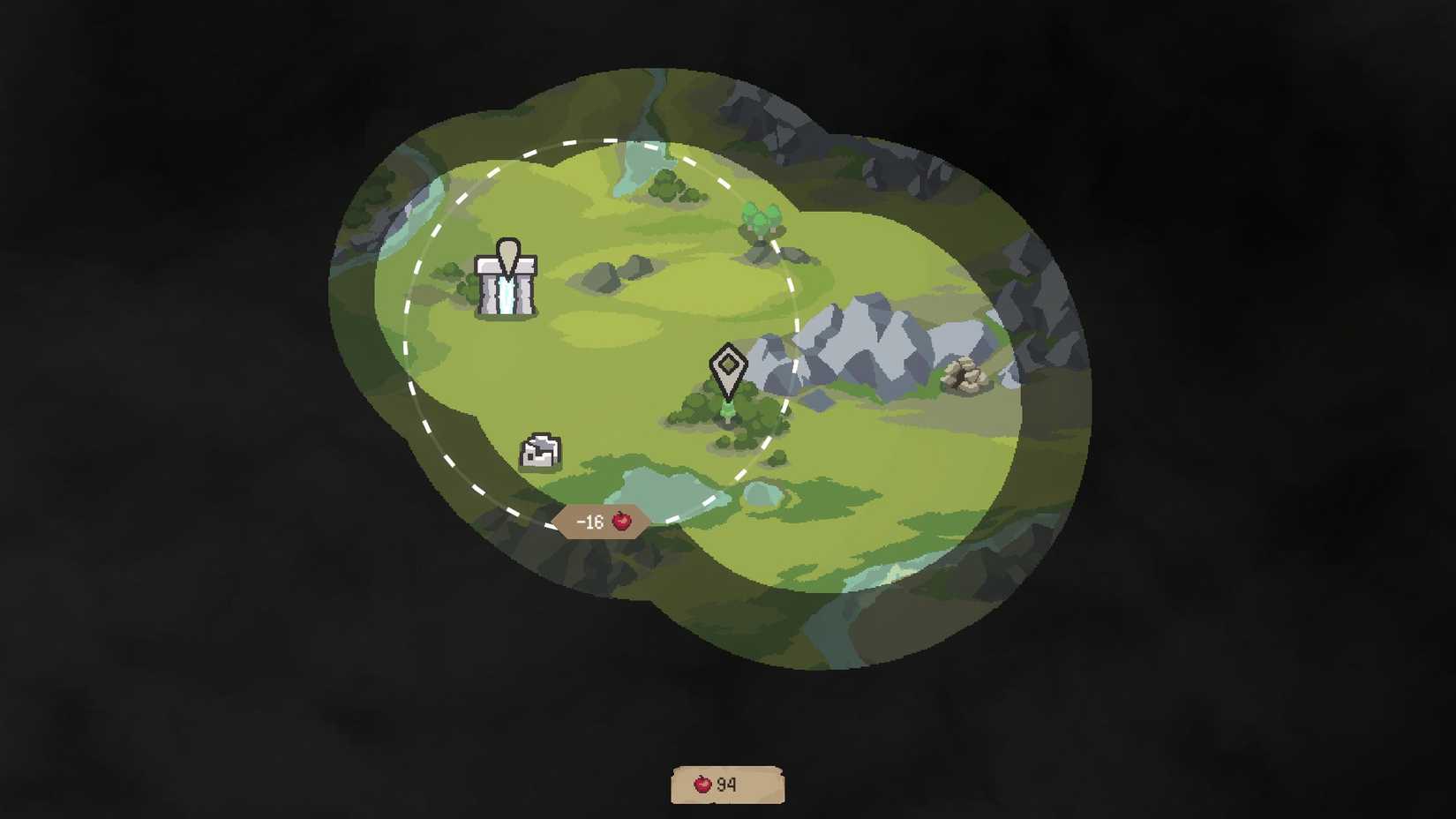This screenshot has height=819, width=1456.
Task: Click the ruined building icon
Action: [541, 450]
